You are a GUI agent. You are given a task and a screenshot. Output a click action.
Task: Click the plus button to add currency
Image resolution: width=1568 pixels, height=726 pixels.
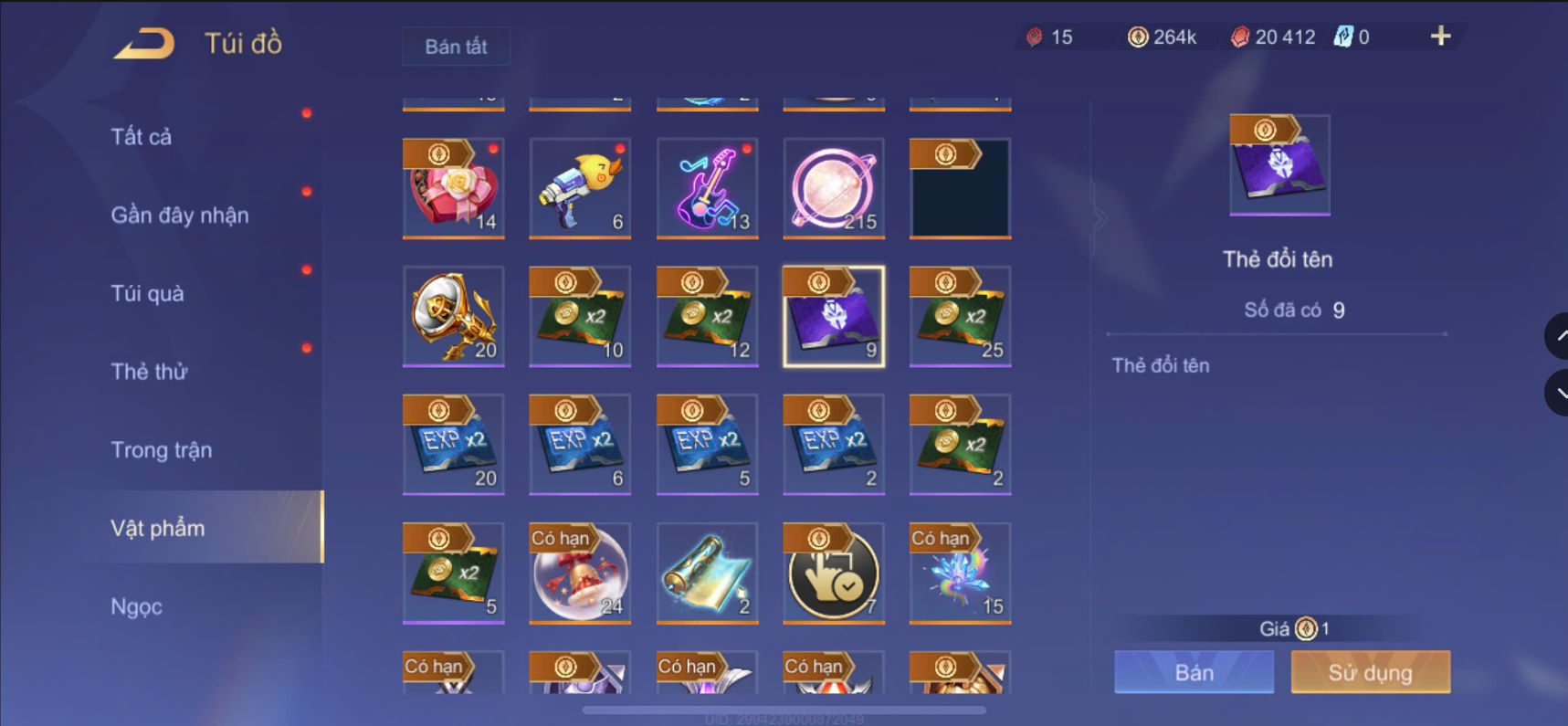[x=1440, y=37]
